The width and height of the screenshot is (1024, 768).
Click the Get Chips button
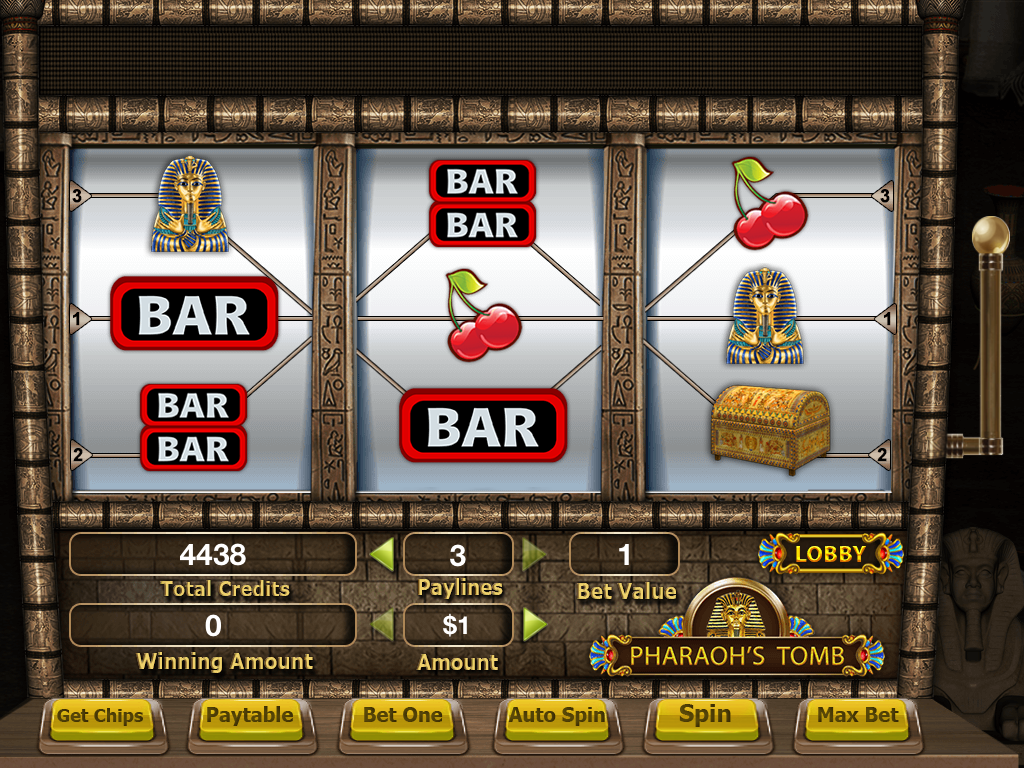[x=99, y=716]
